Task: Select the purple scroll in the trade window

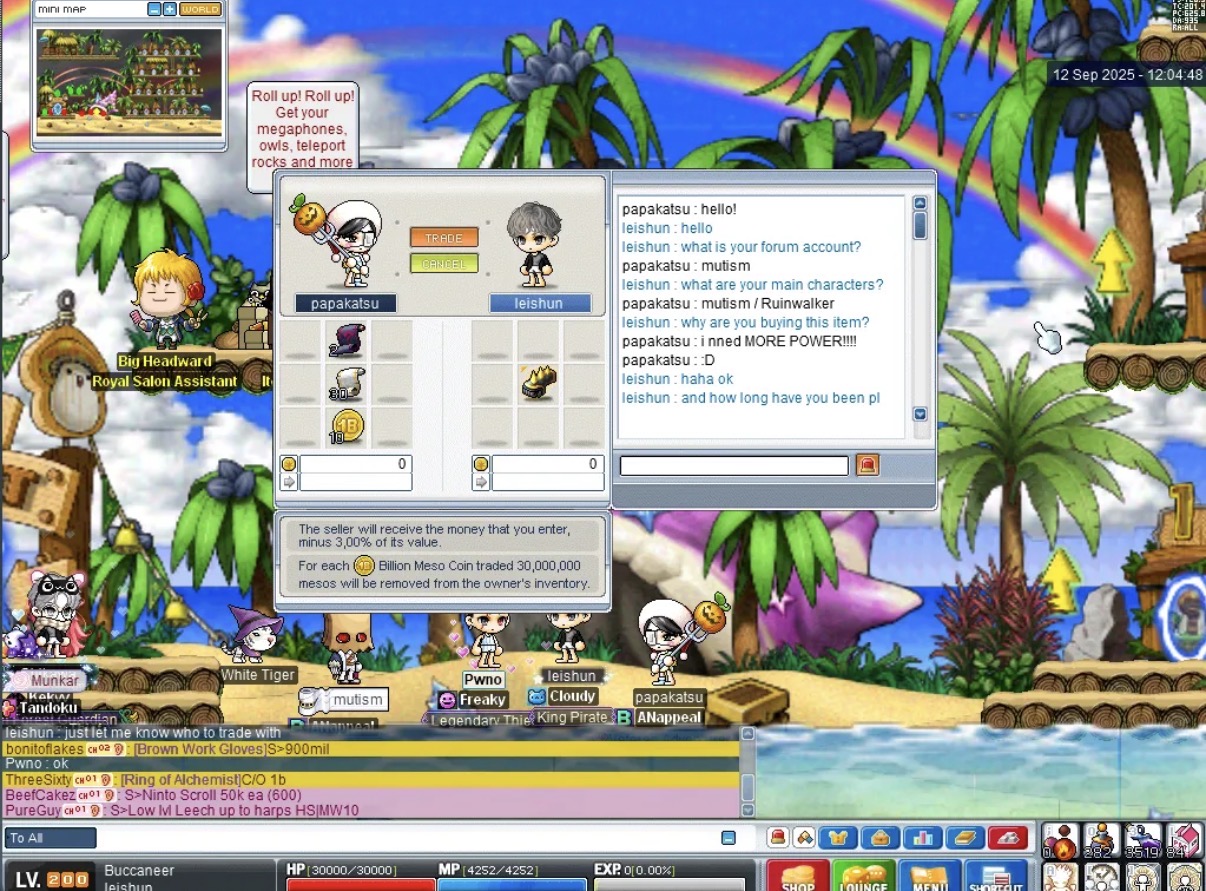Action: point(345,340)
